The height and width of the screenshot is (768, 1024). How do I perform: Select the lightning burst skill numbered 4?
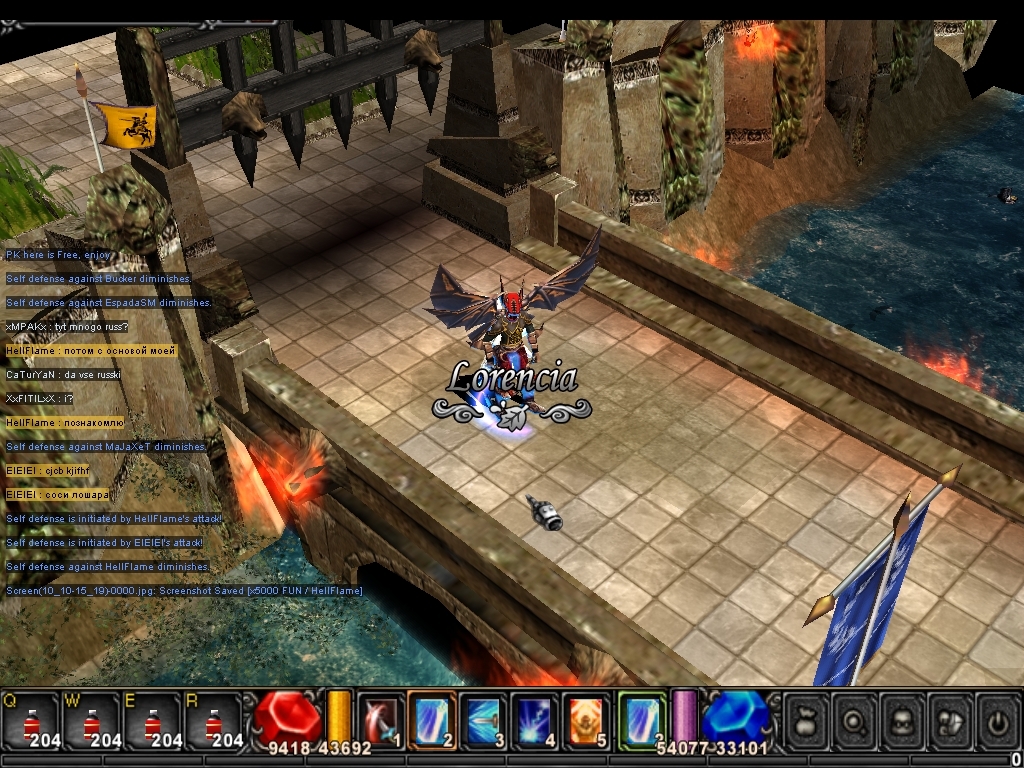coord(535,720)
